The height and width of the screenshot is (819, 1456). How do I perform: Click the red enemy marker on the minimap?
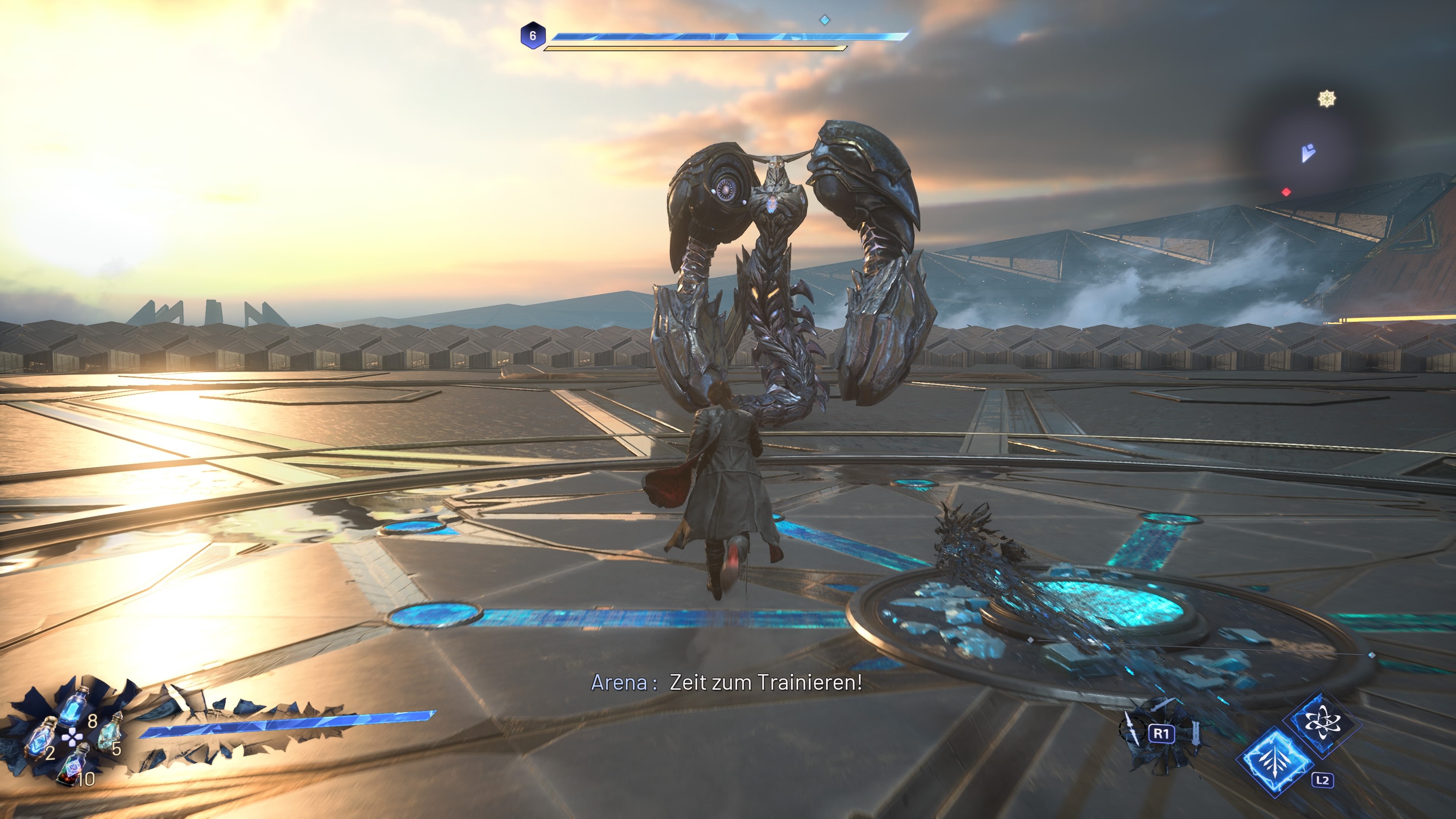[1286, 192]
